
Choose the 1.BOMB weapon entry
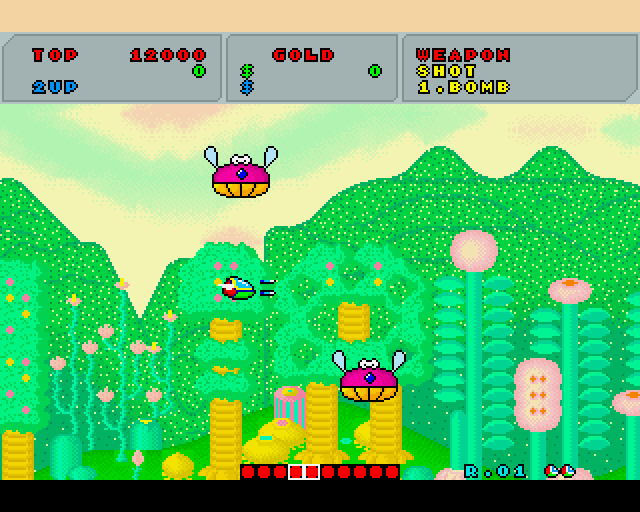coord(462,87)
